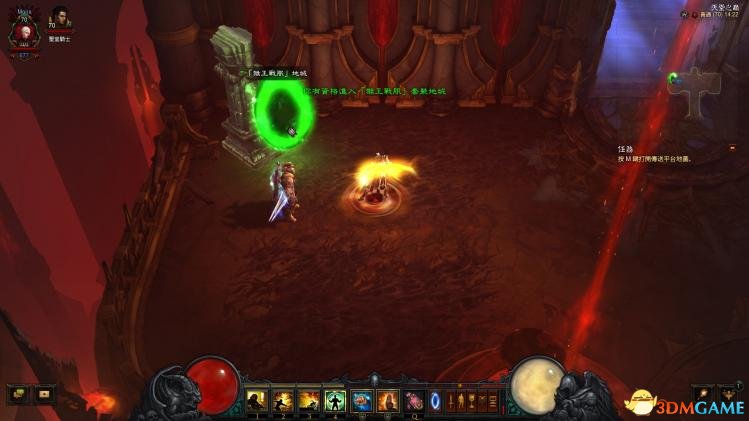
Task: Drink the health potion in slot Q
Action: pyautogui.click(x=413, y=401)
